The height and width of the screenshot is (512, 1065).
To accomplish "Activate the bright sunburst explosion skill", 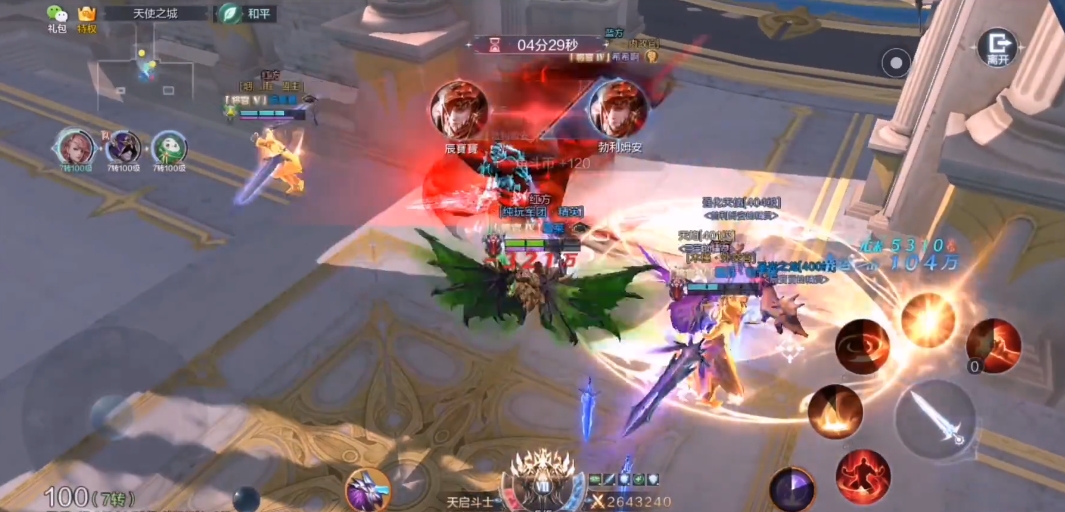I will [x=928, y=319].
